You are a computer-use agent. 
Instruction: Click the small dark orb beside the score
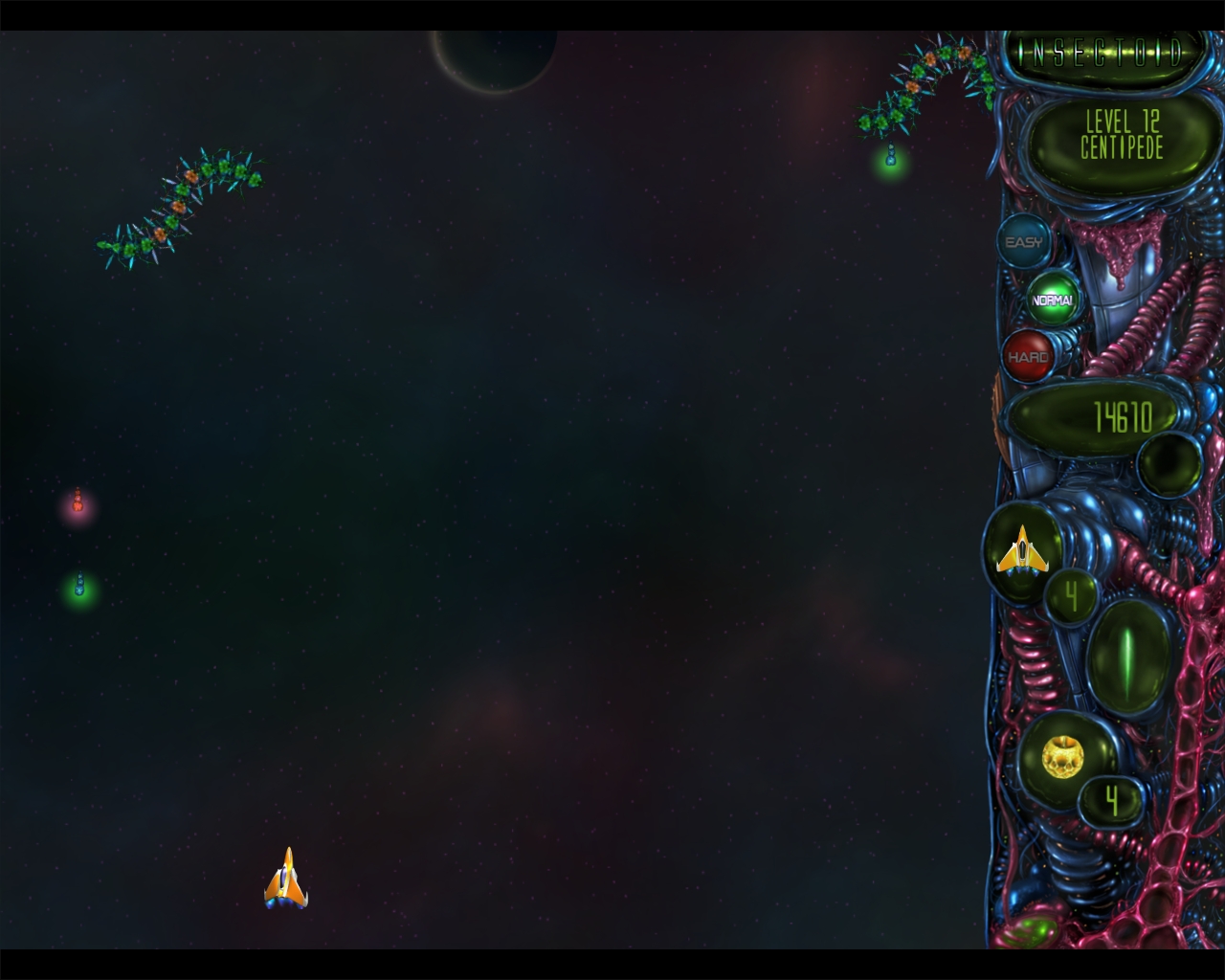(x=1169, y=466)
